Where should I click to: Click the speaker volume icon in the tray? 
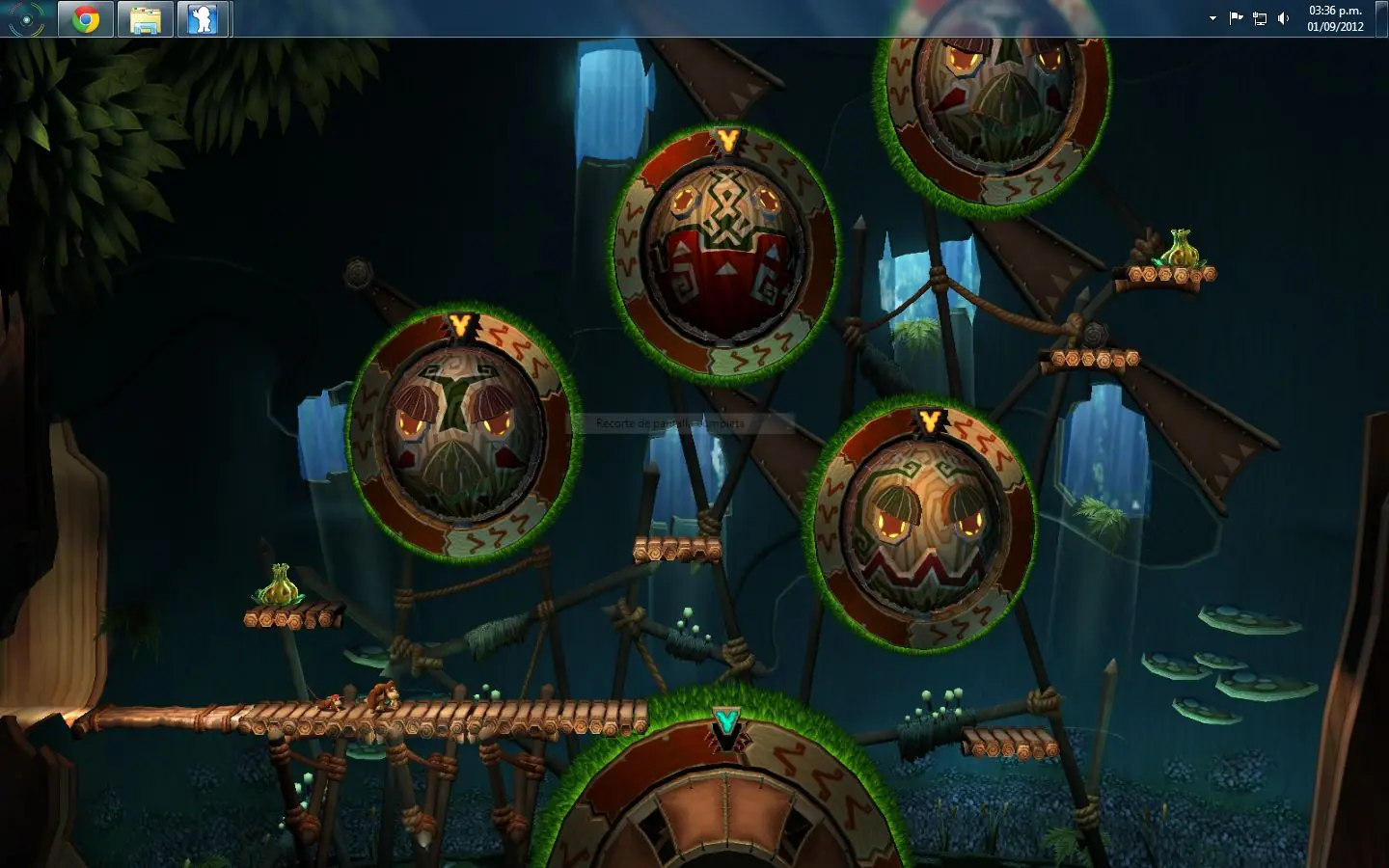[x=1282, y=17]
